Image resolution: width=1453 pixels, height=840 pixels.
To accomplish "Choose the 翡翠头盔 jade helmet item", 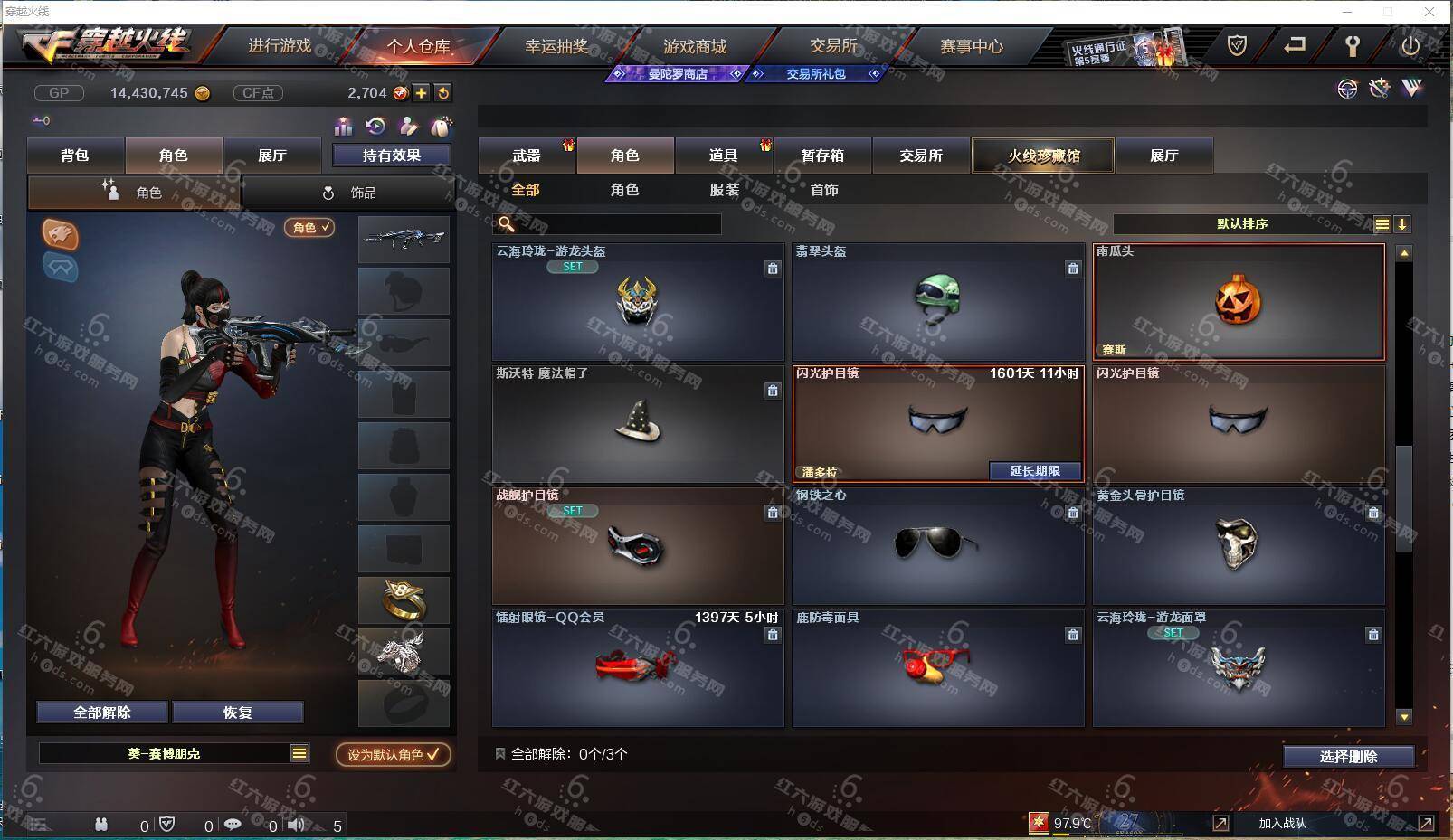I will tap(937, 302).
